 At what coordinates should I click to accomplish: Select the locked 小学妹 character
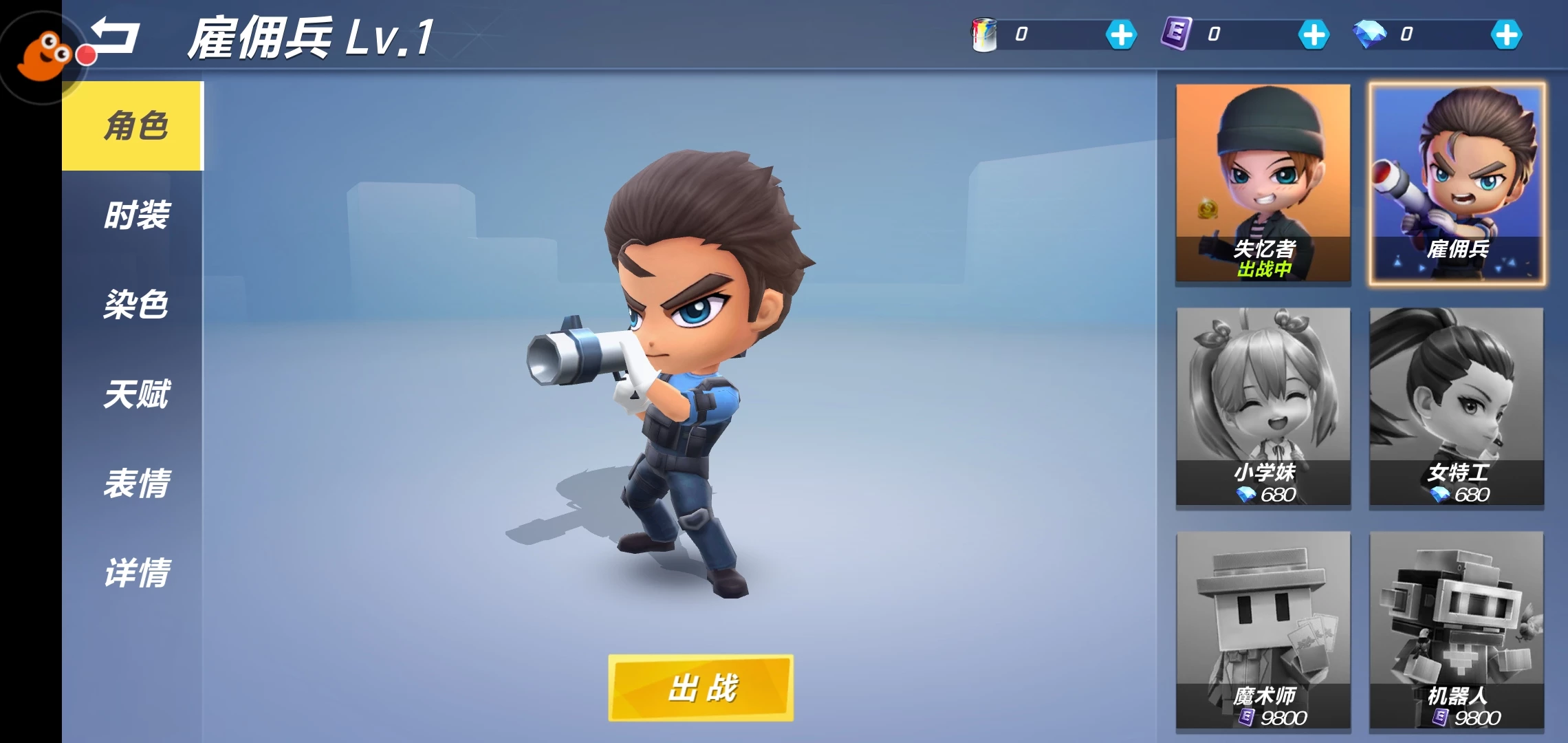[x=1263, y=406]
